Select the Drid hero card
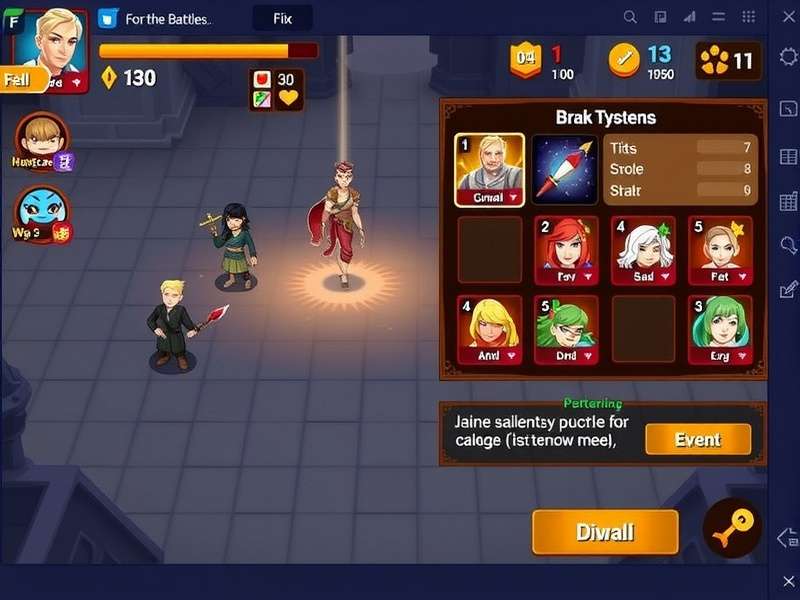 [x=566, y=330]
